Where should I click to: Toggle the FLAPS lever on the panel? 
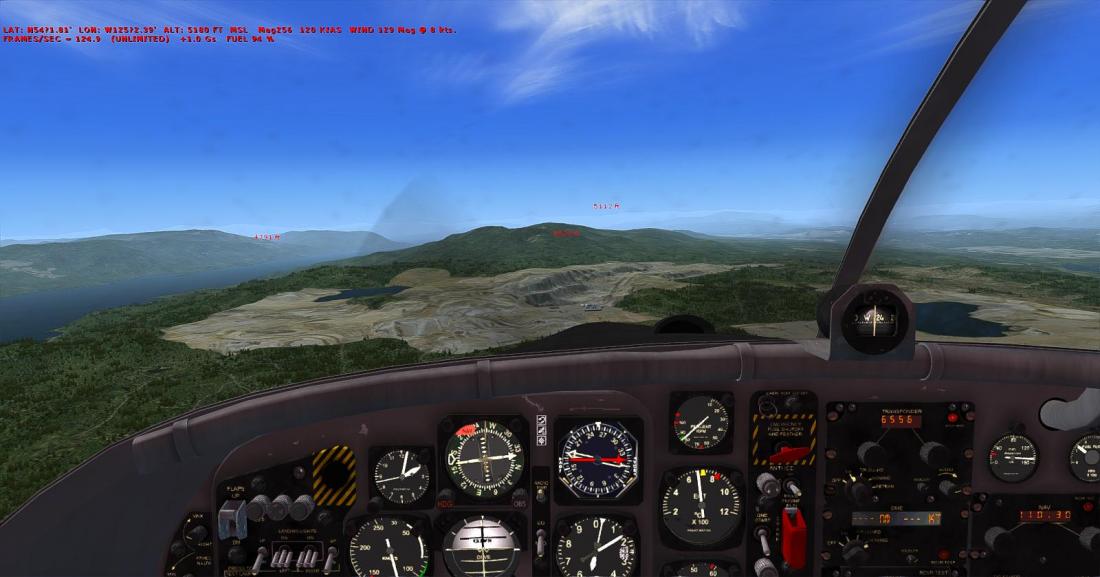point(231,517)
